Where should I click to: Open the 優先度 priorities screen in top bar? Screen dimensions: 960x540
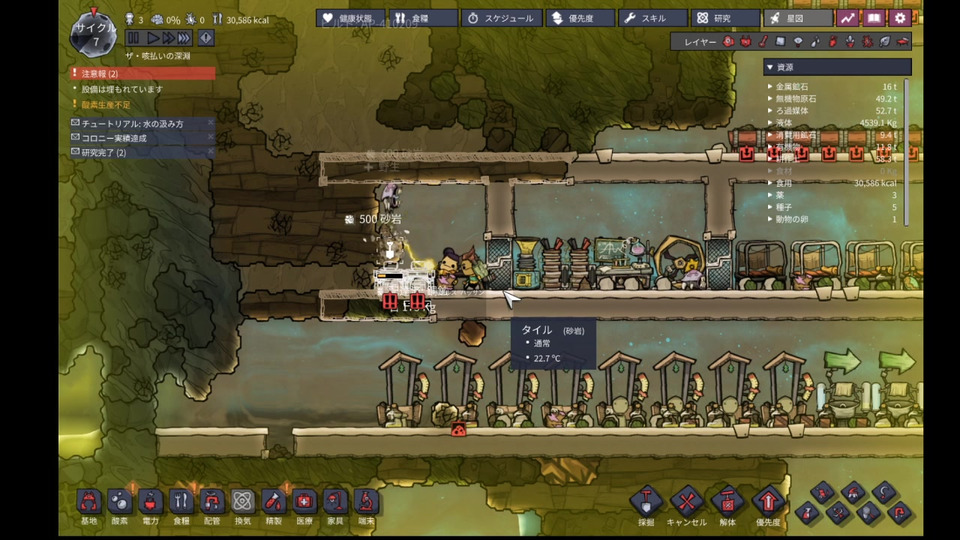579,18
